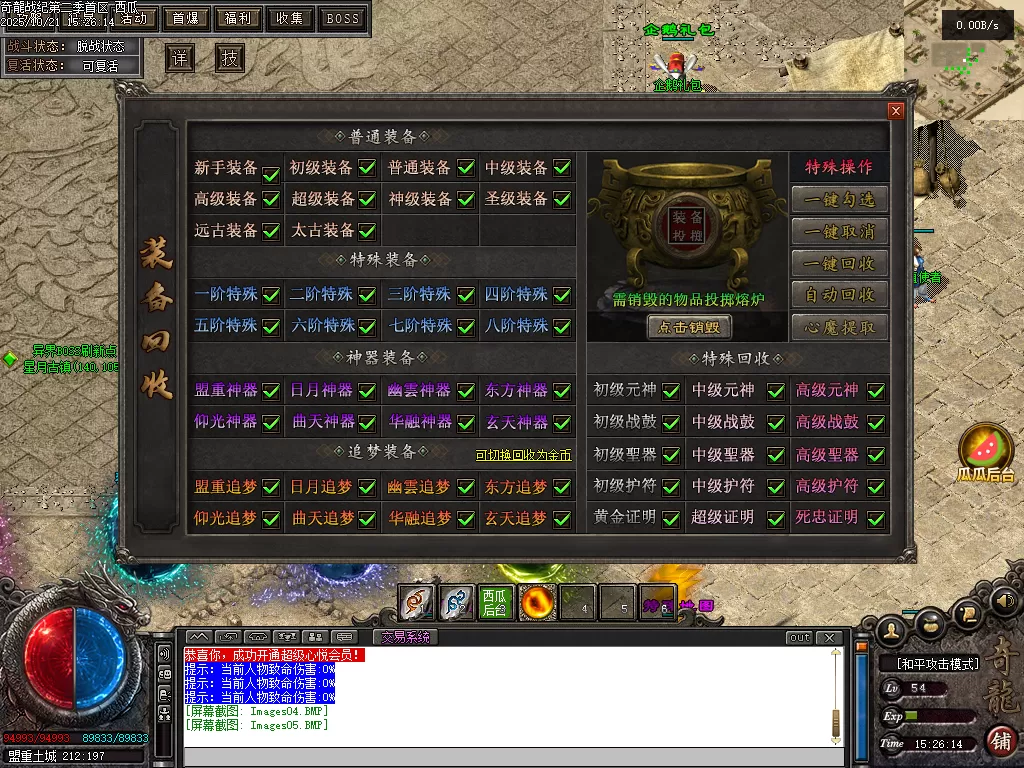Viewport: 1024px width, 768px height.
Task: Turn on 自动回收 auto recycle
Action: click(x=840, y=295)
